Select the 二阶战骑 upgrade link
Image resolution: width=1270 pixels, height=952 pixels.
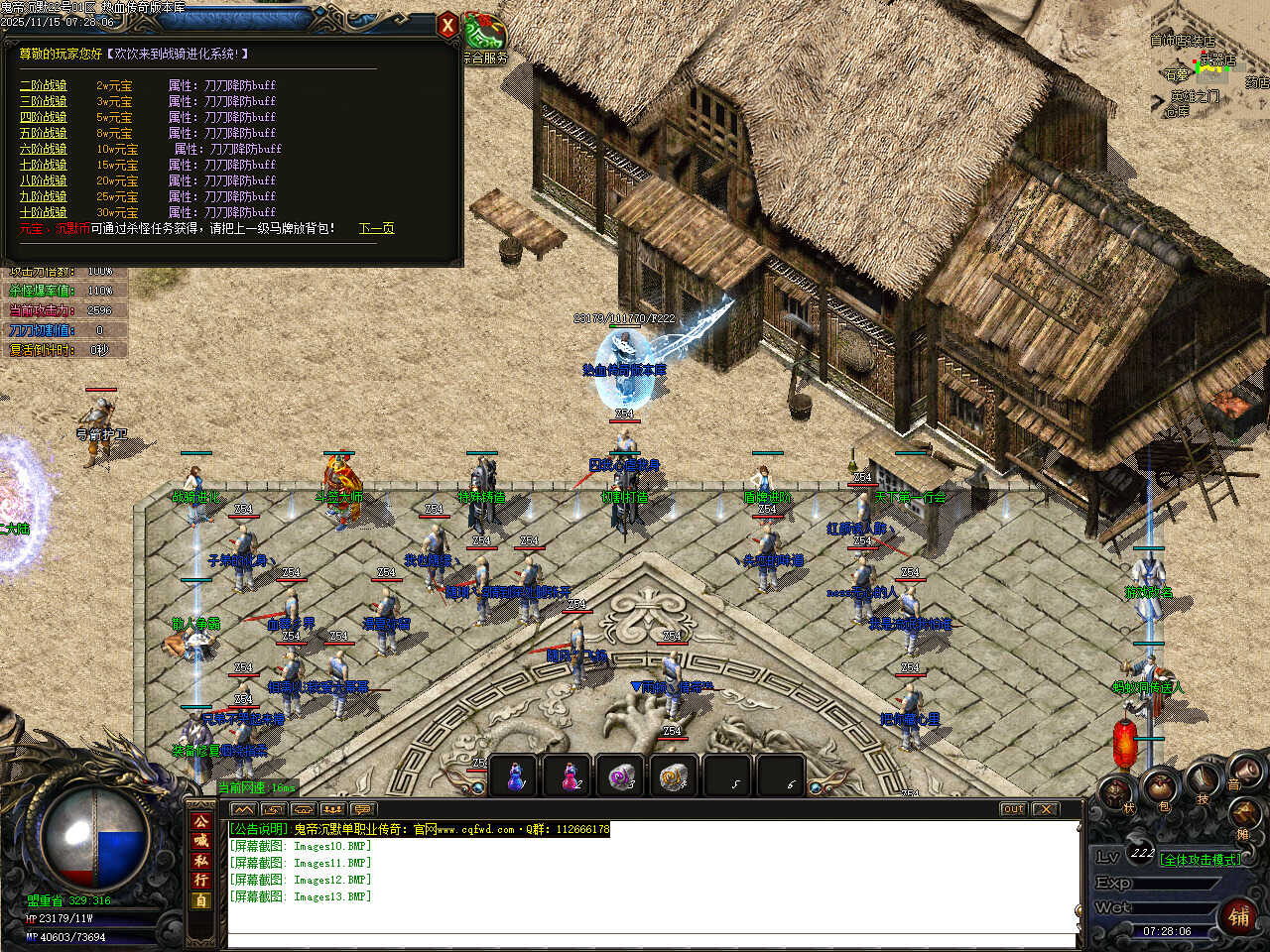tap(44, 85)
